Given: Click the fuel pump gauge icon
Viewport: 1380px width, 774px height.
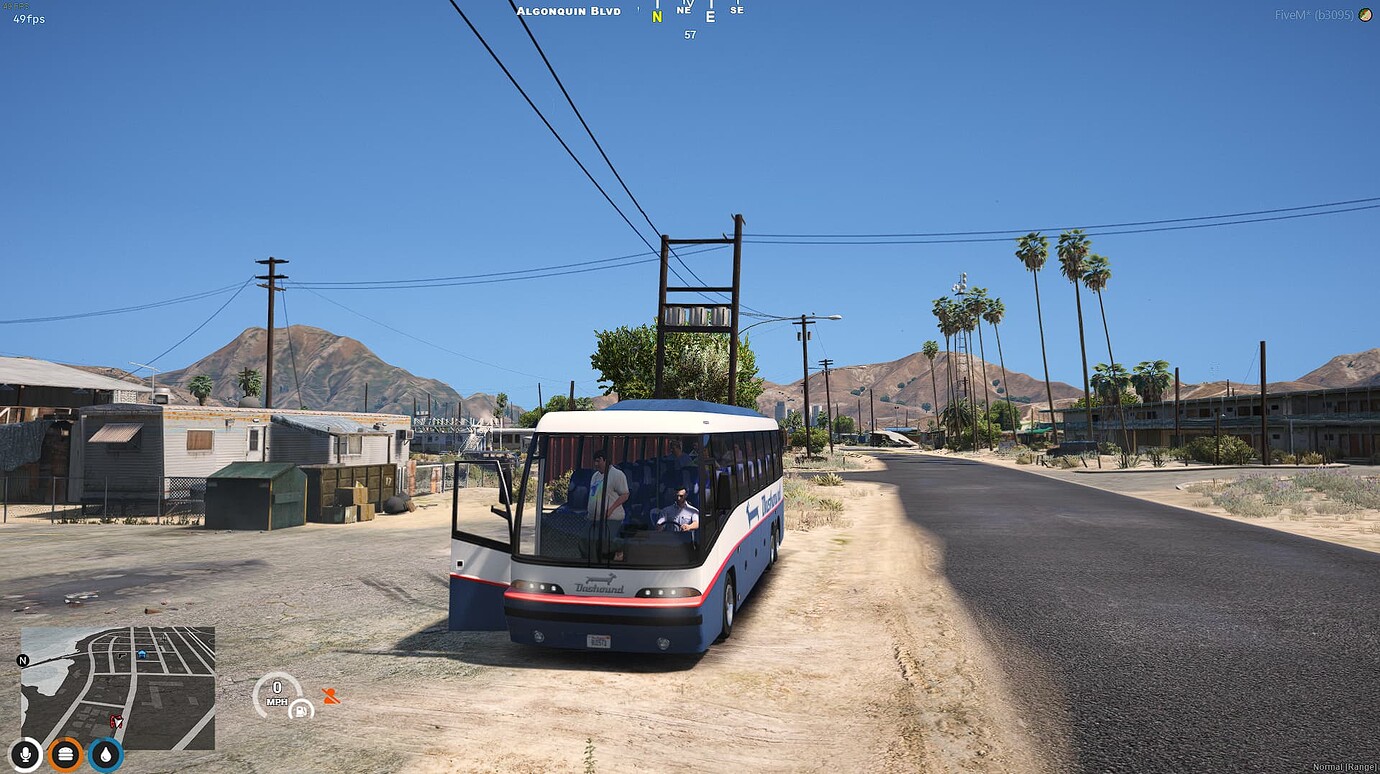Looking at the screenshot, I should click(299, 711).
